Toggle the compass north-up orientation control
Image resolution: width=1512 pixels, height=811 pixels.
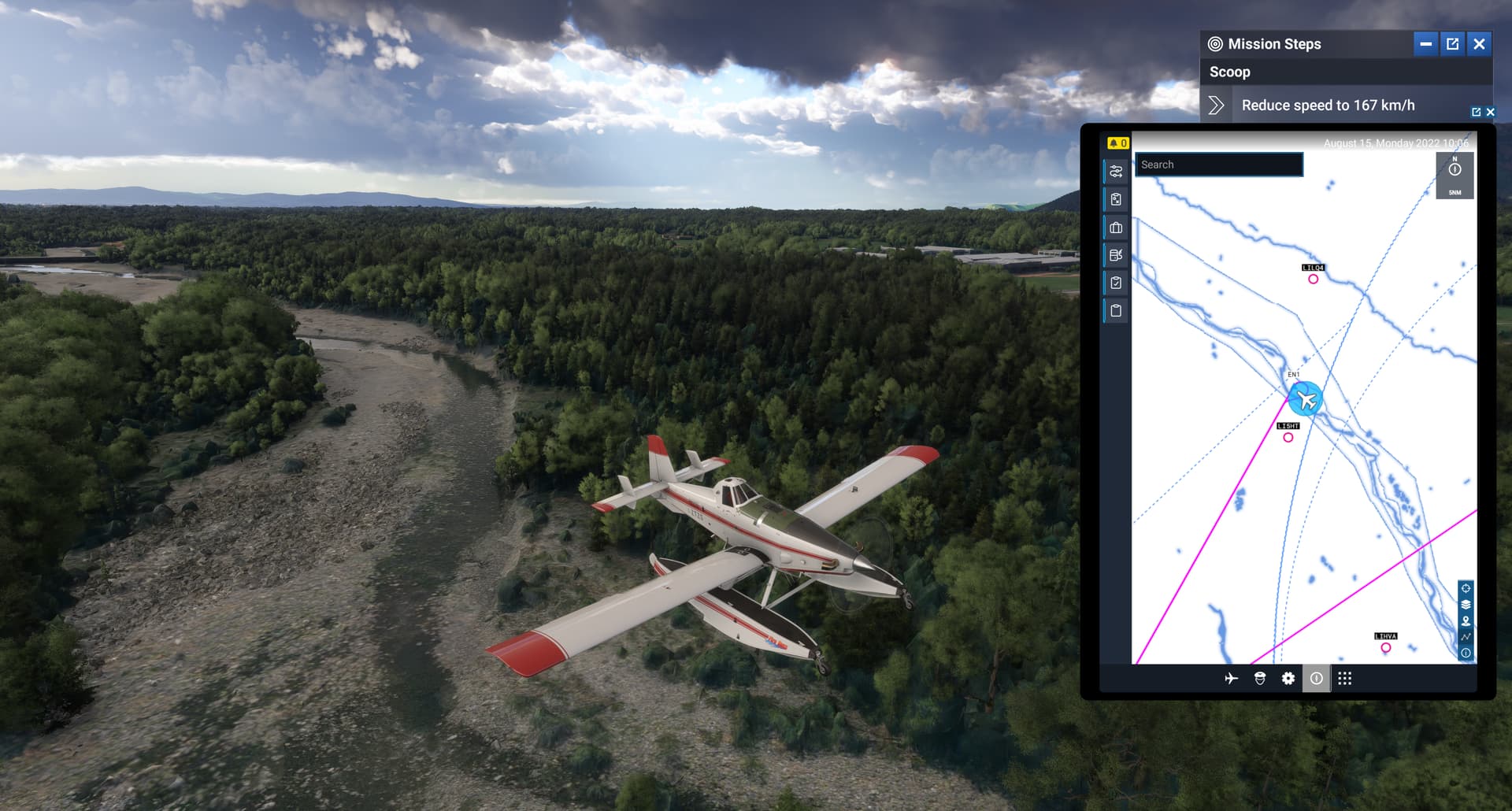(1455, 170)
